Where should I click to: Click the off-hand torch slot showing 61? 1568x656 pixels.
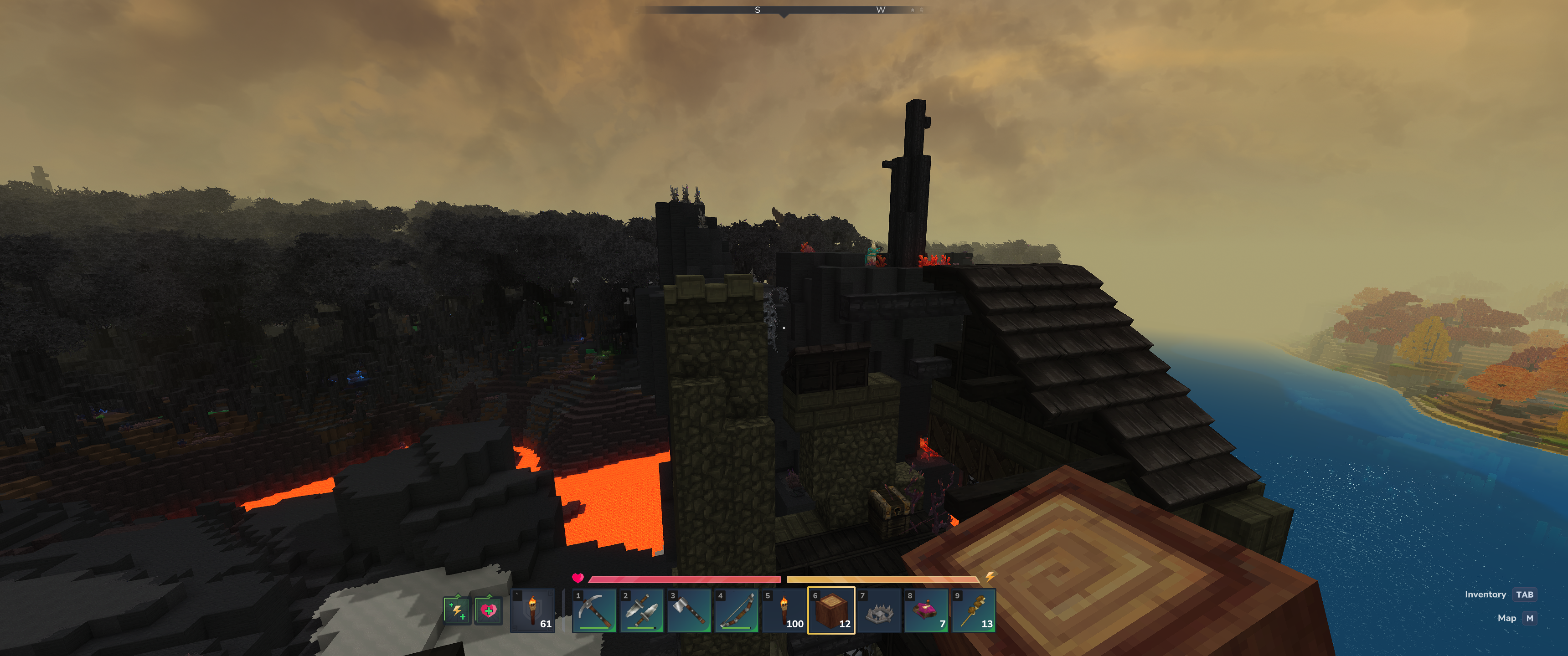pyautogui.click(x=532, y=610)
